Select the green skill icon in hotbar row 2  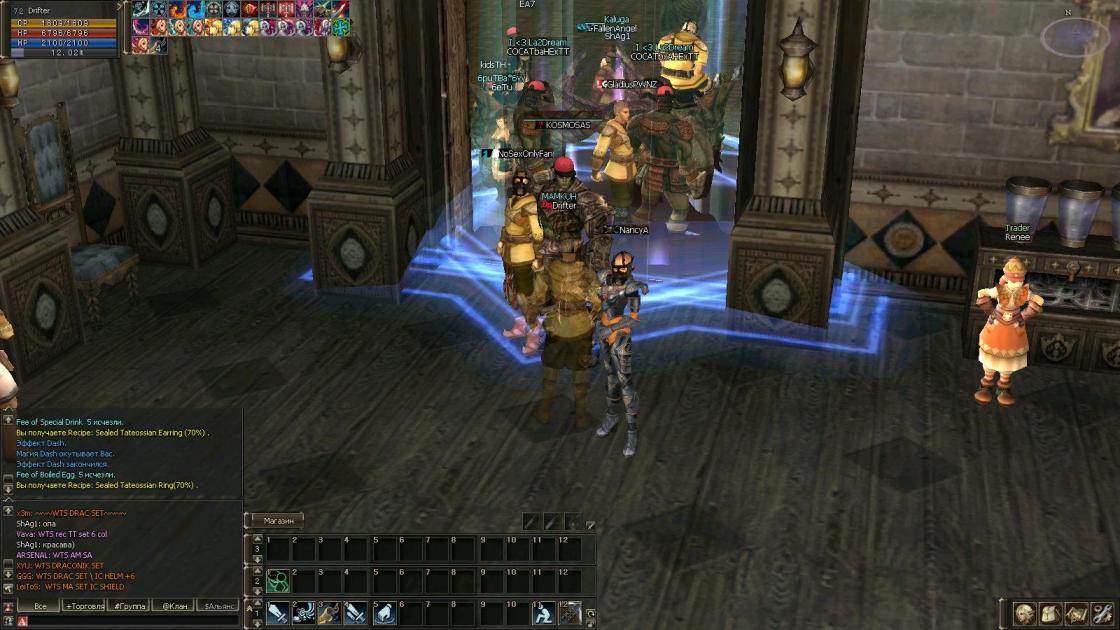click(x=278, y=580)
